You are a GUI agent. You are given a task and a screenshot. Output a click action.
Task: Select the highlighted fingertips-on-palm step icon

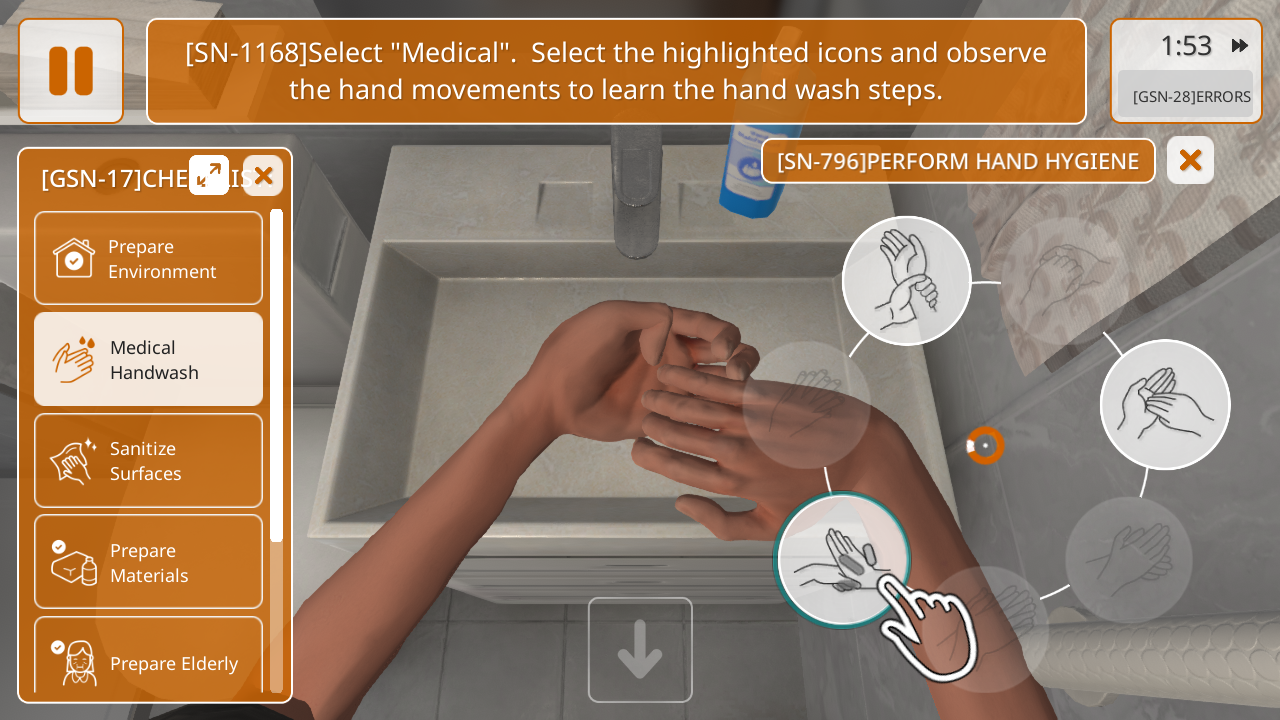point(842,559)
